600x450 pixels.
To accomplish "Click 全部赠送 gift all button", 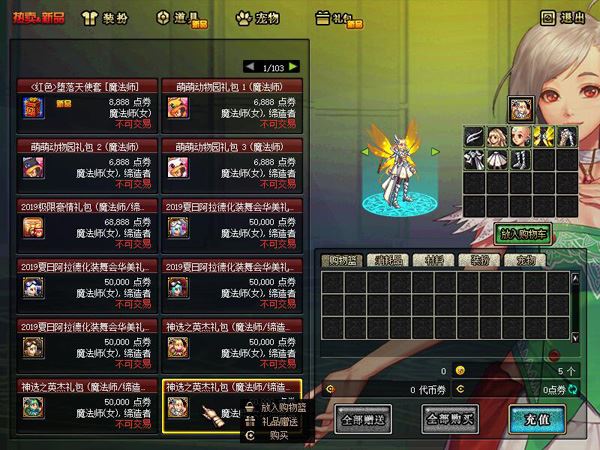I will [364, 418].
